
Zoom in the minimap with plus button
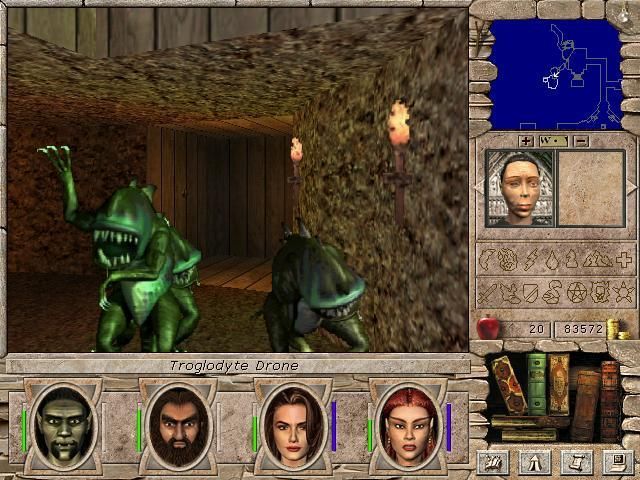(527, 141)
